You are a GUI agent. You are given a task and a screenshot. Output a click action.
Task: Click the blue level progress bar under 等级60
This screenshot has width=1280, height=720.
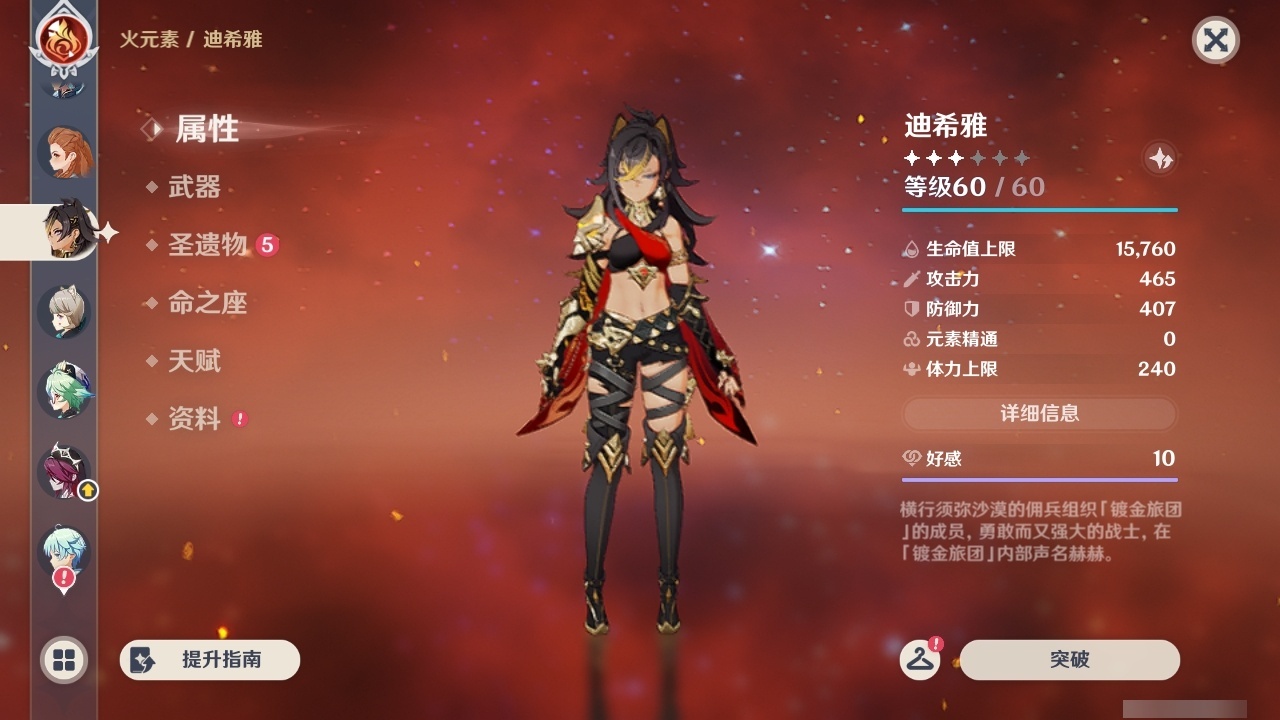point(1040,210)
